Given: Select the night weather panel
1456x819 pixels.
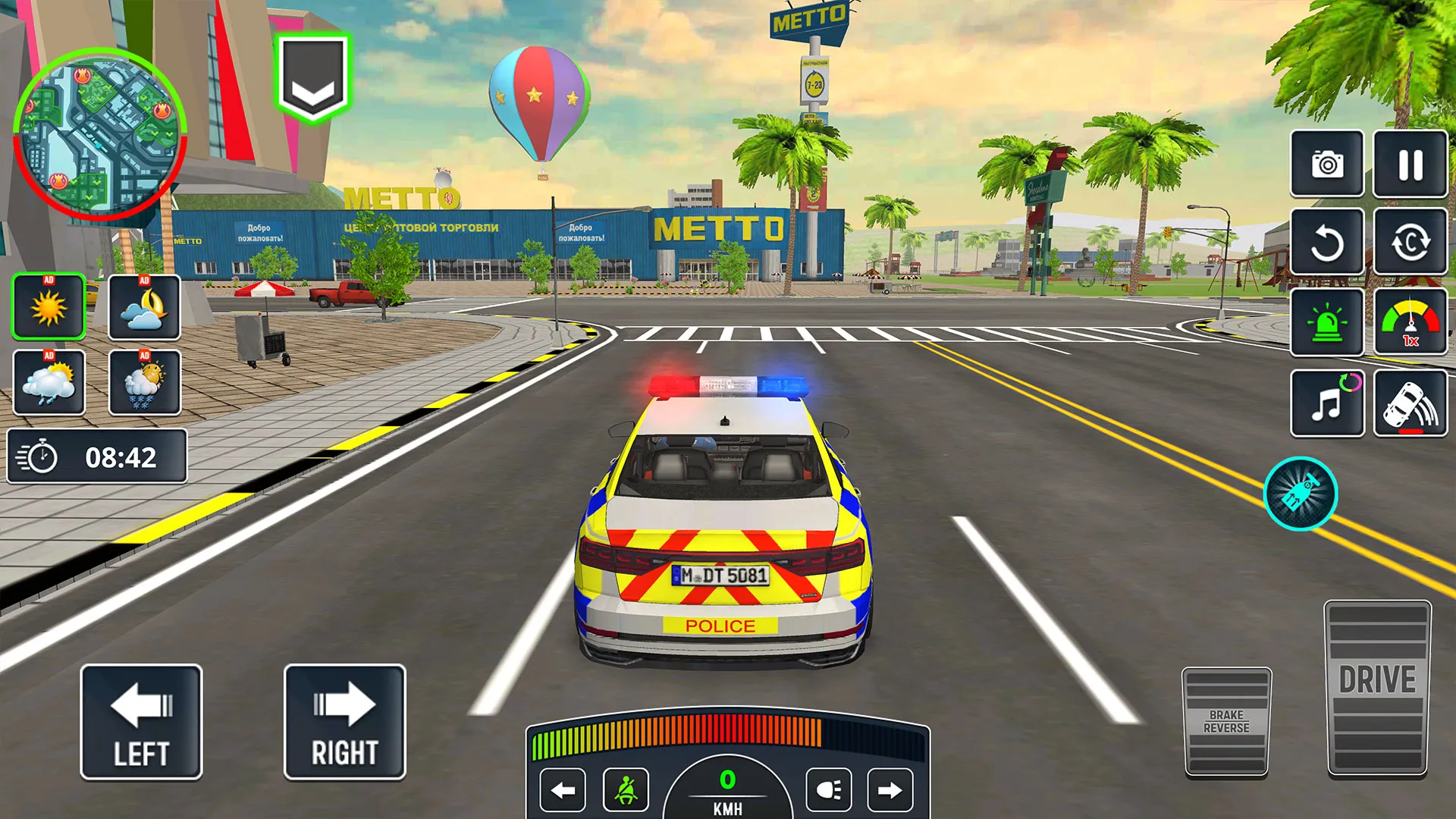Looking at the screenshot, I should click(x=145, y=308).
